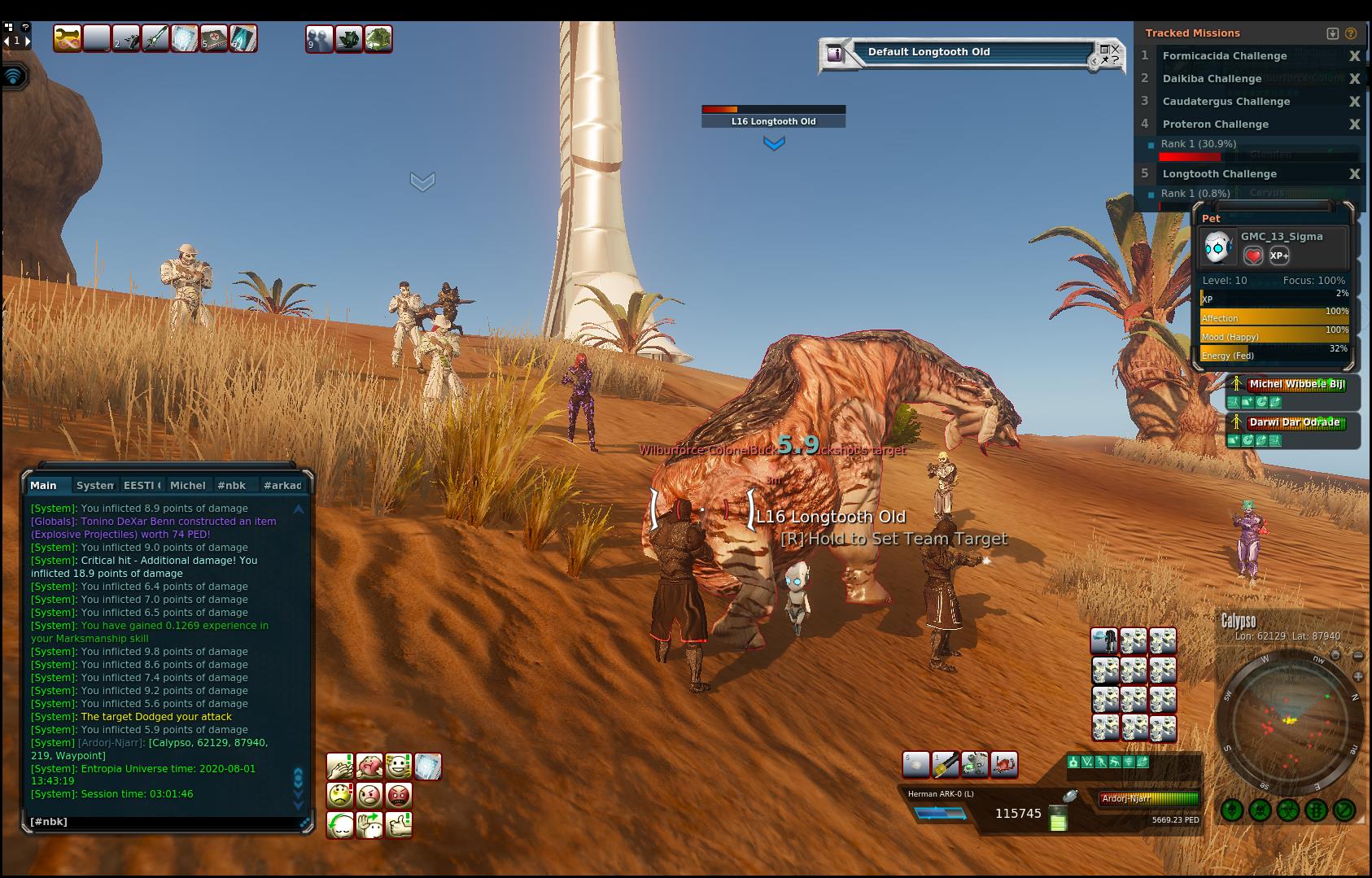The height and width of the screenshot is (878, 1372).
Task: Remove Formicacida Challenge from tracked missions
Action: tap(1354, 56)
